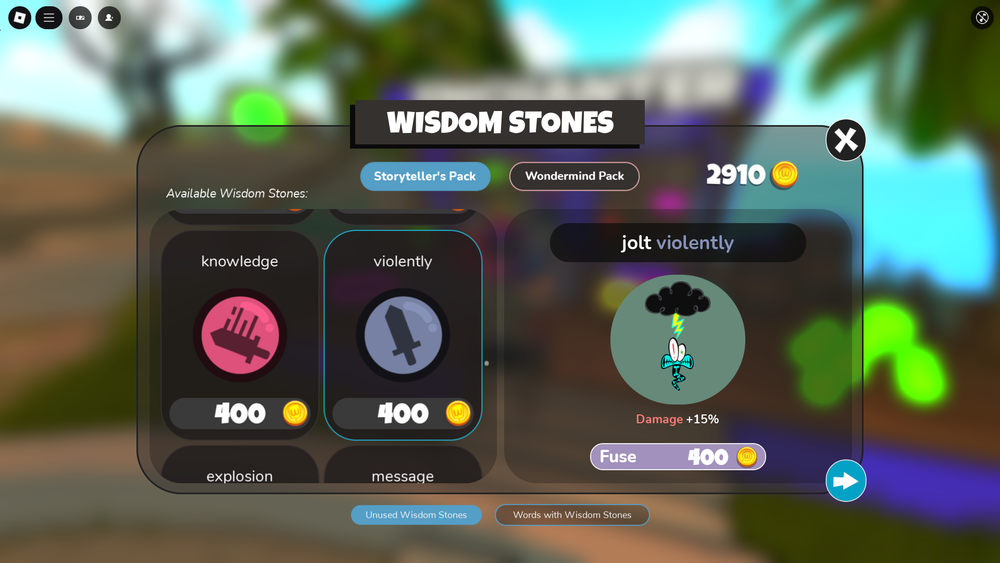Choose the explosion wisdom stone
Screen dimensions: 1000x563
pyautogui.click(x=240, y=470)
